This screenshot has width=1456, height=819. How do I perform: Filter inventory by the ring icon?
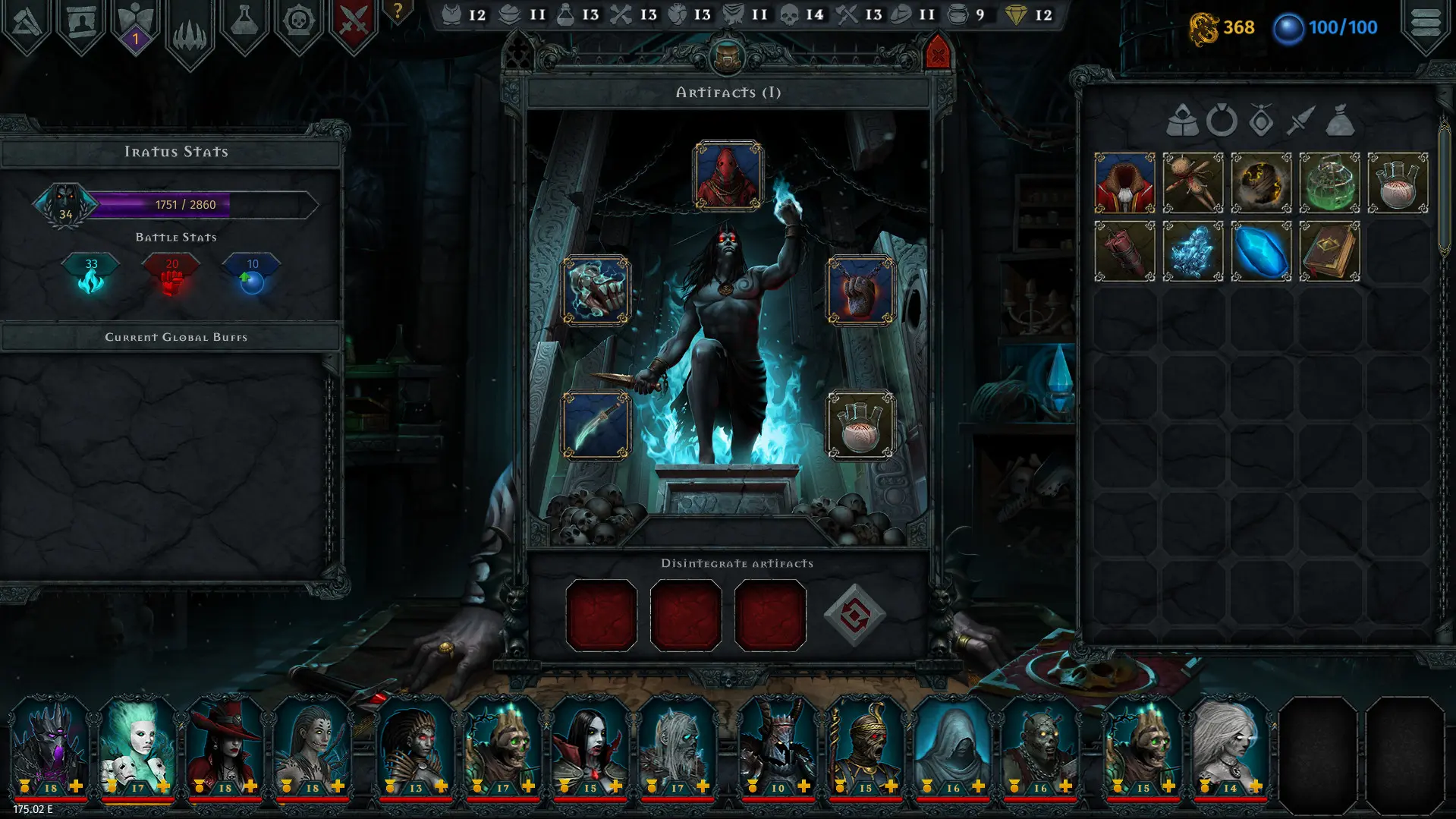1221,121
